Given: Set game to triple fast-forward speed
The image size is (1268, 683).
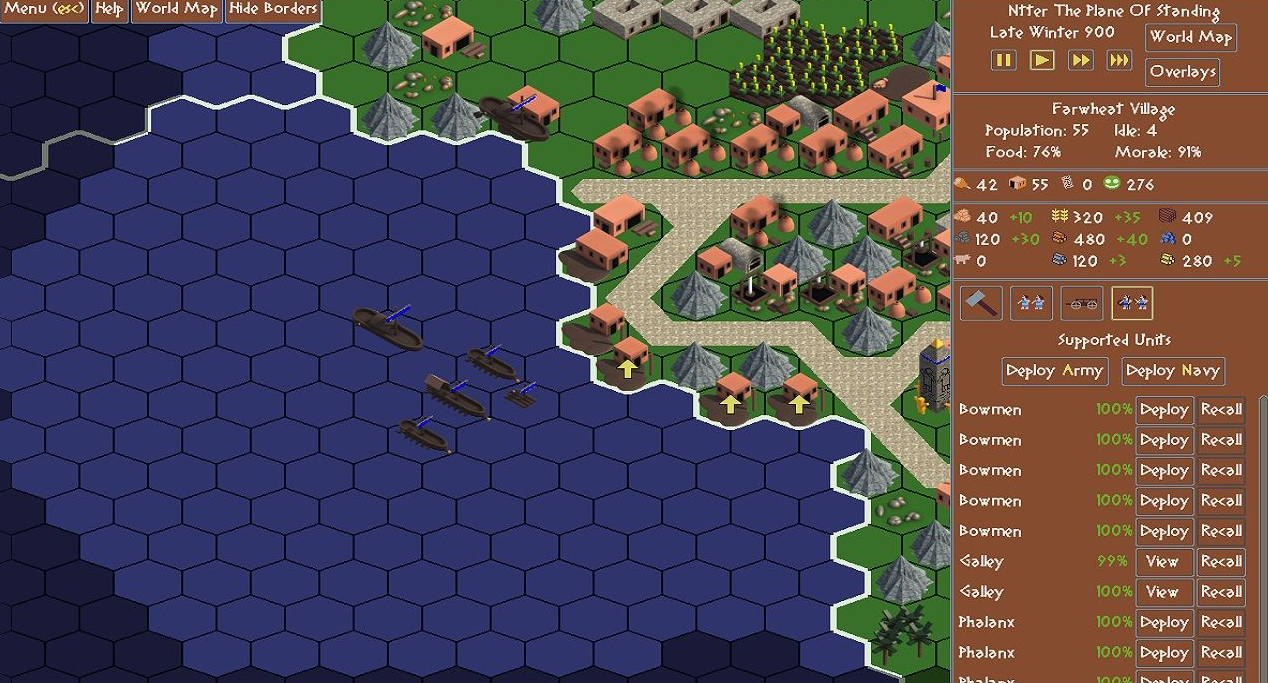Looking at the screenshot, I should tap(1119, 60).
